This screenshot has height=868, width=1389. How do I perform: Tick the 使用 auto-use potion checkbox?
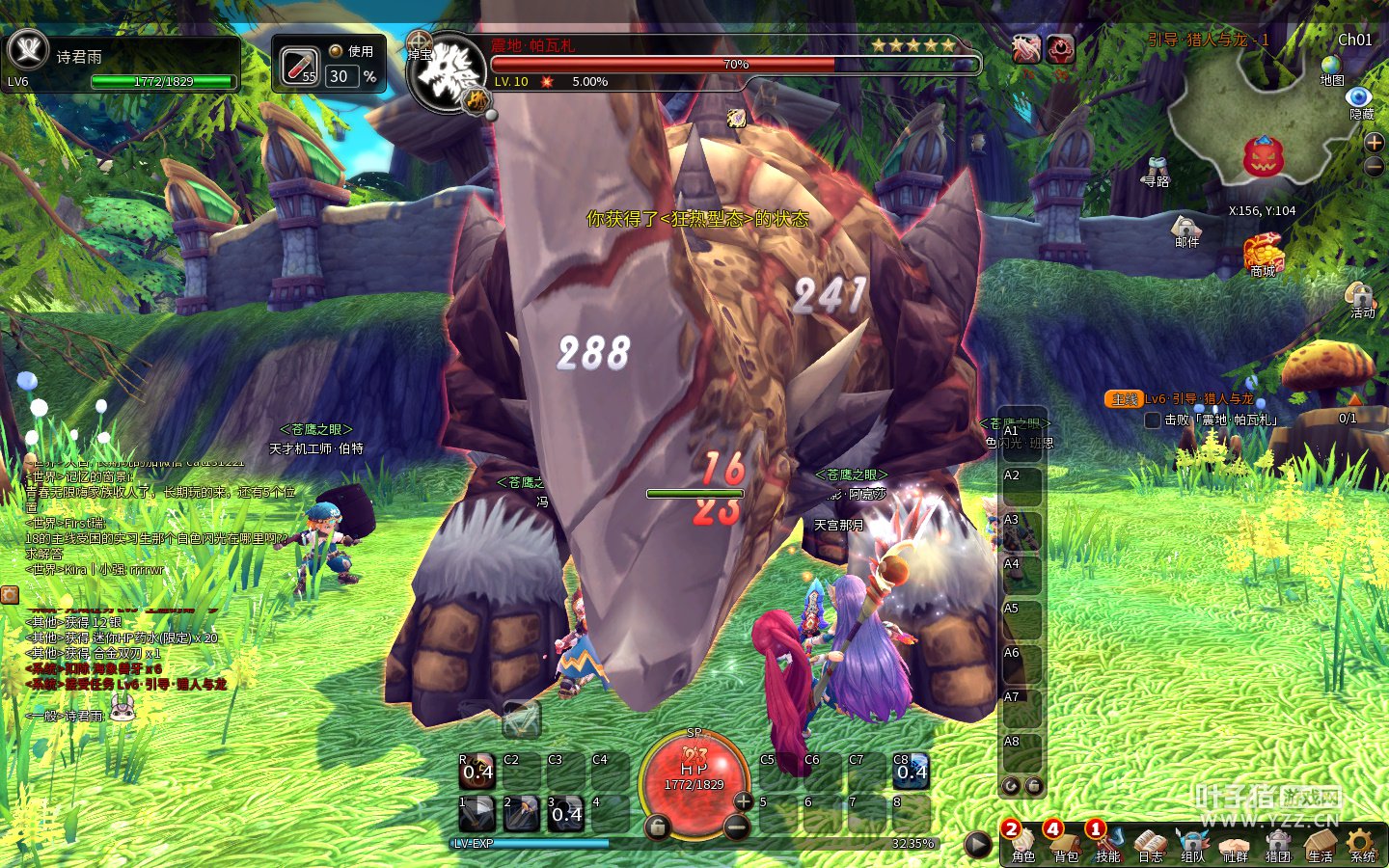coord(336,51)
